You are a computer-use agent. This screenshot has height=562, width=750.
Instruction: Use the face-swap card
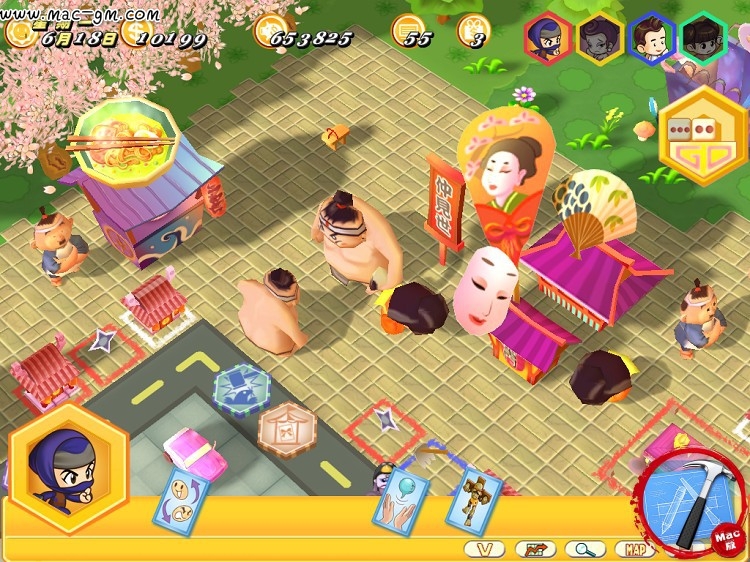180,498
